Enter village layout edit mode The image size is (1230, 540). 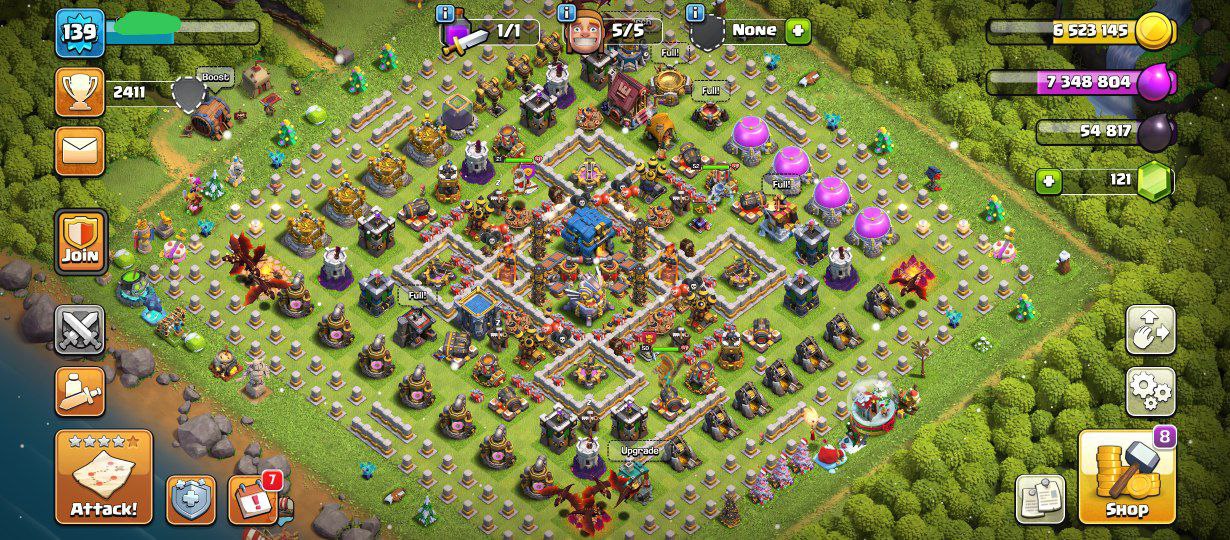pos(1150,330)
